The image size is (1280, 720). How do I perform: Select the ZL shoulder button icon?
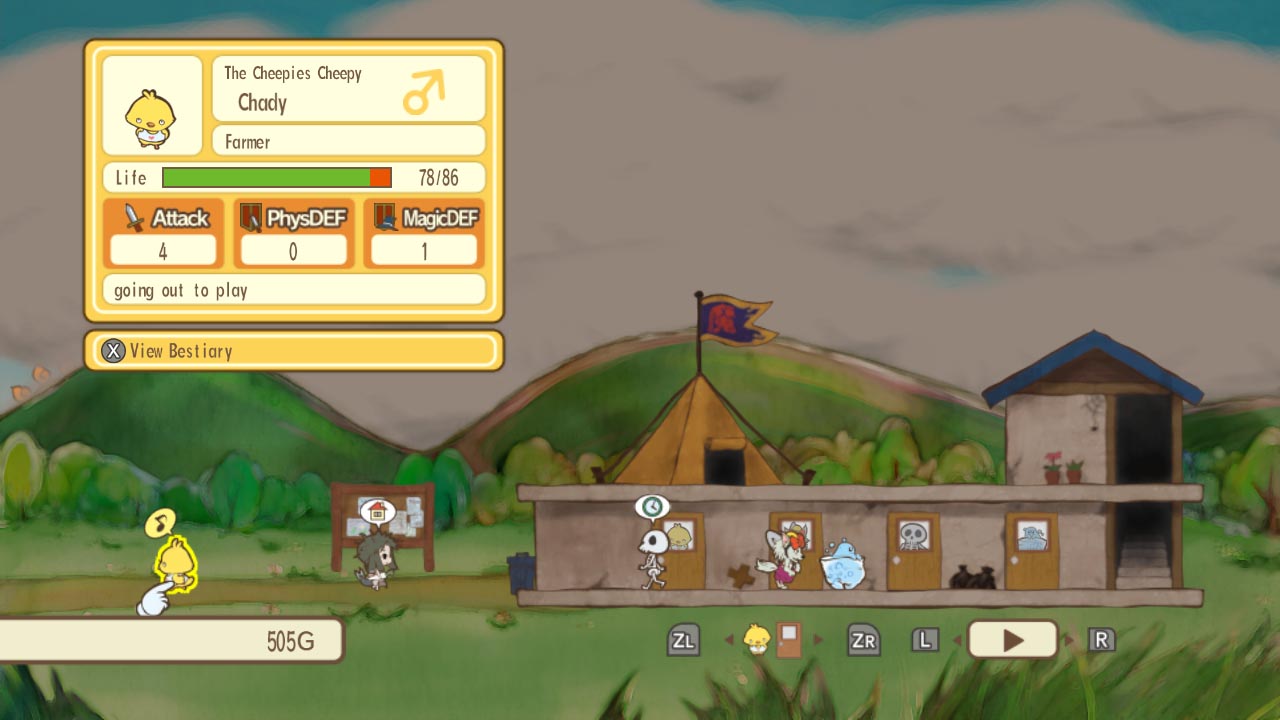pos(683,638)
